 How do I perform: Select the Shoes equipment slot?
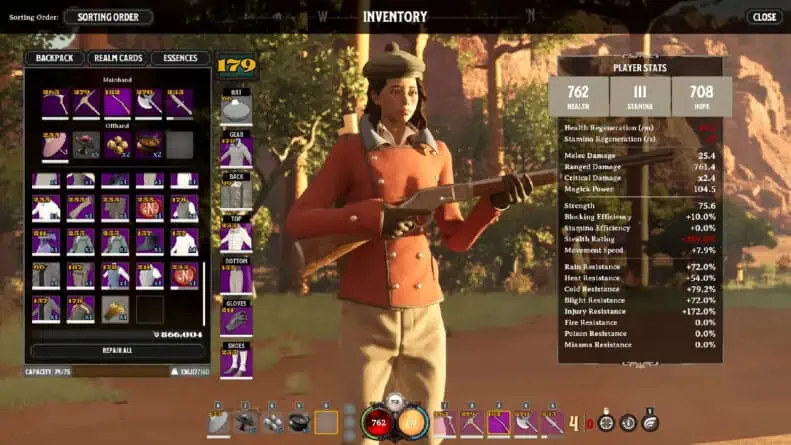236,362
